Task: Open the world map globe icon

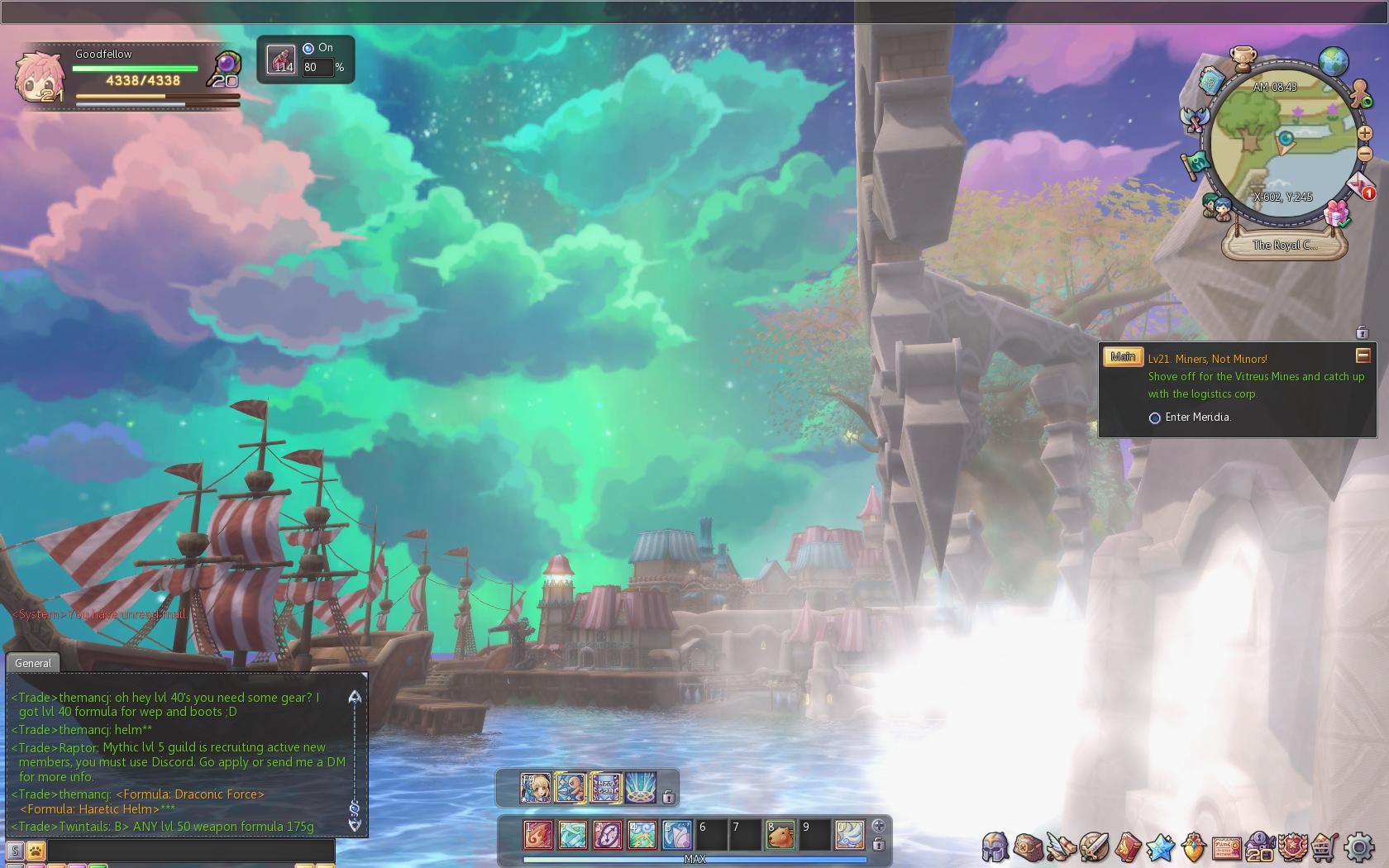Action: 1333,60
